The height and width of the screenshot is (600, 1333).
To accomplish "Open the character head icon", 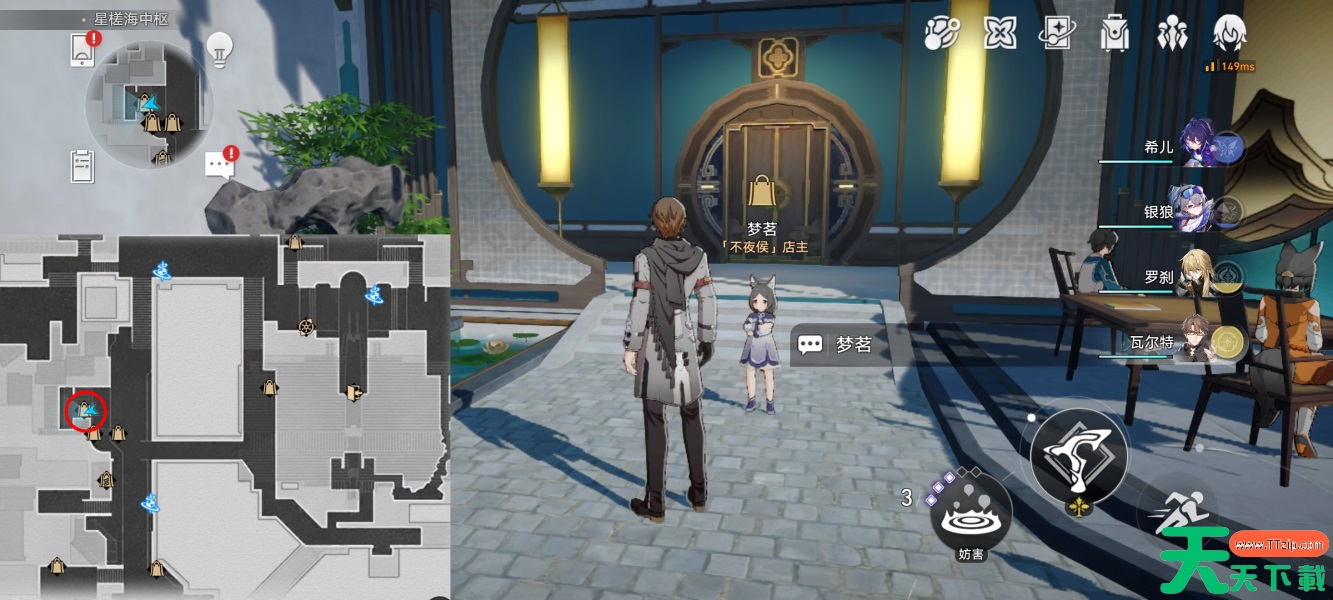I will pyautogui.click(x=1229, y=33).
